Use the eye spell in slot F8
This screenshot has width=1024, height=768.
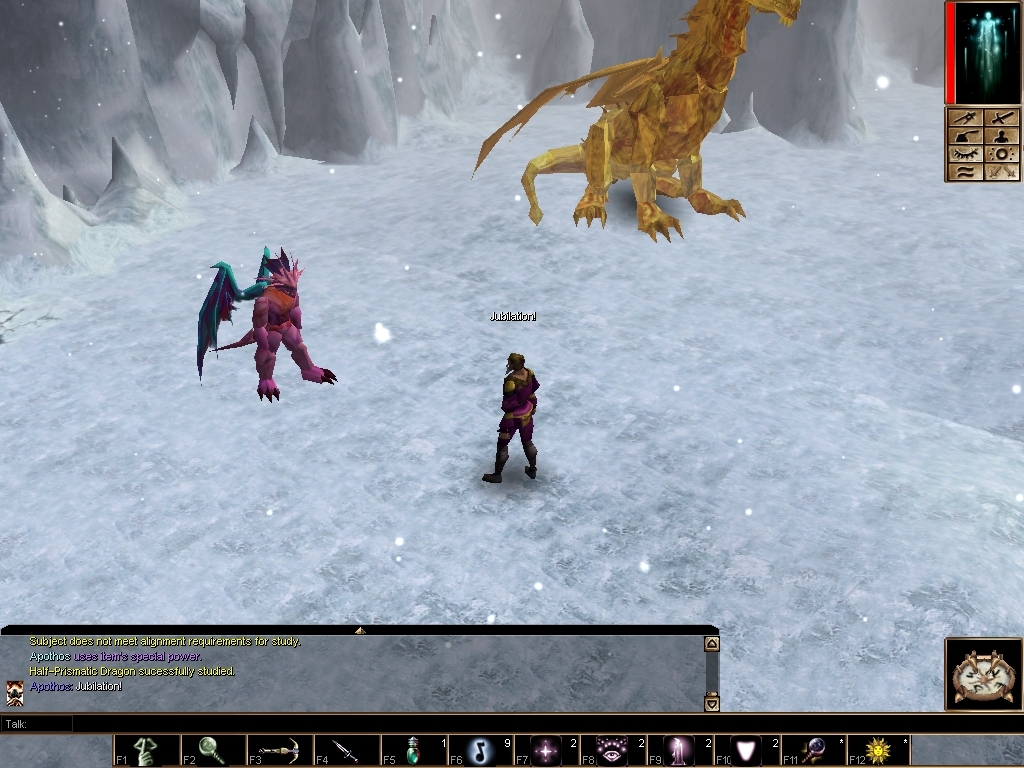pos(613,751)
